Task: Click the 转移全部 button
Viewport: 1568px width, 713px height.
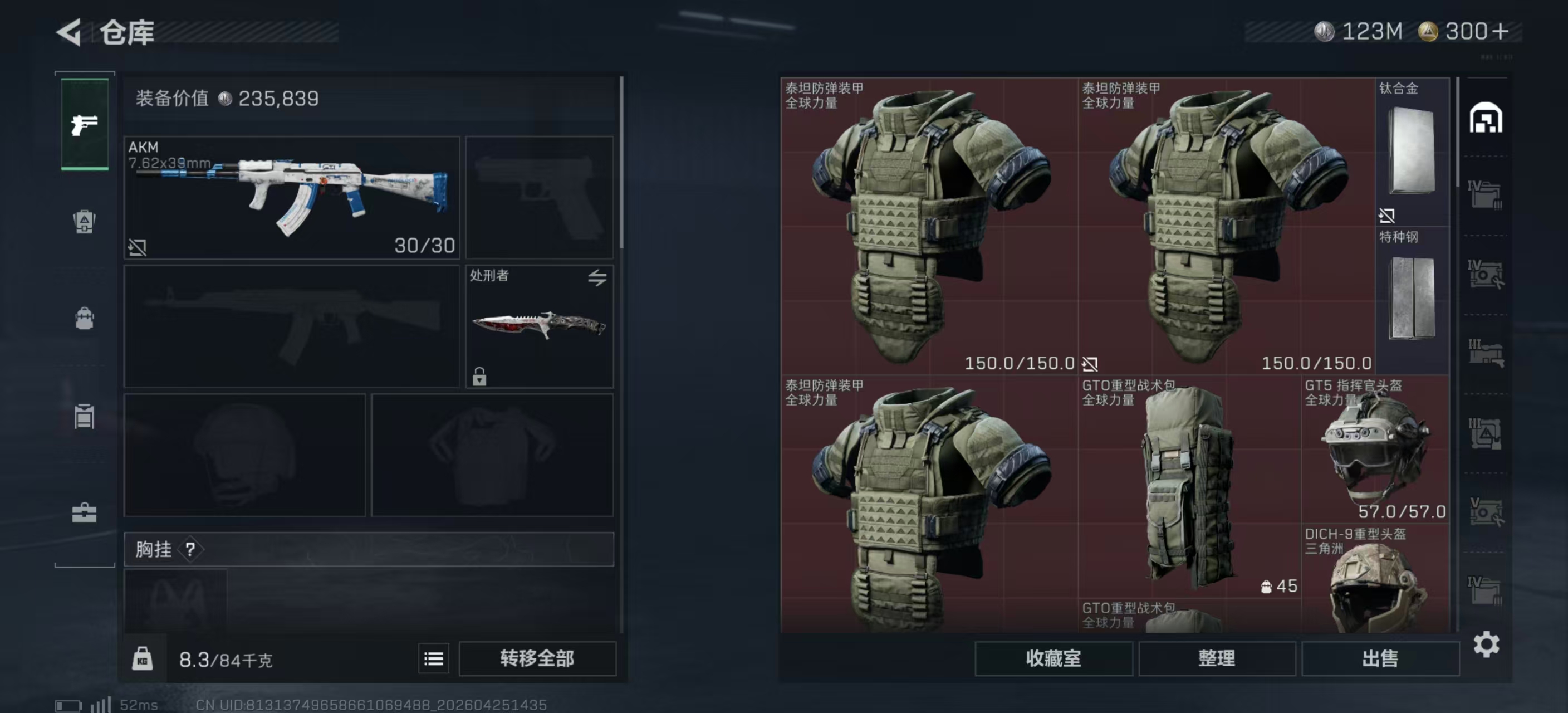Action: click(x=537, y=658)
